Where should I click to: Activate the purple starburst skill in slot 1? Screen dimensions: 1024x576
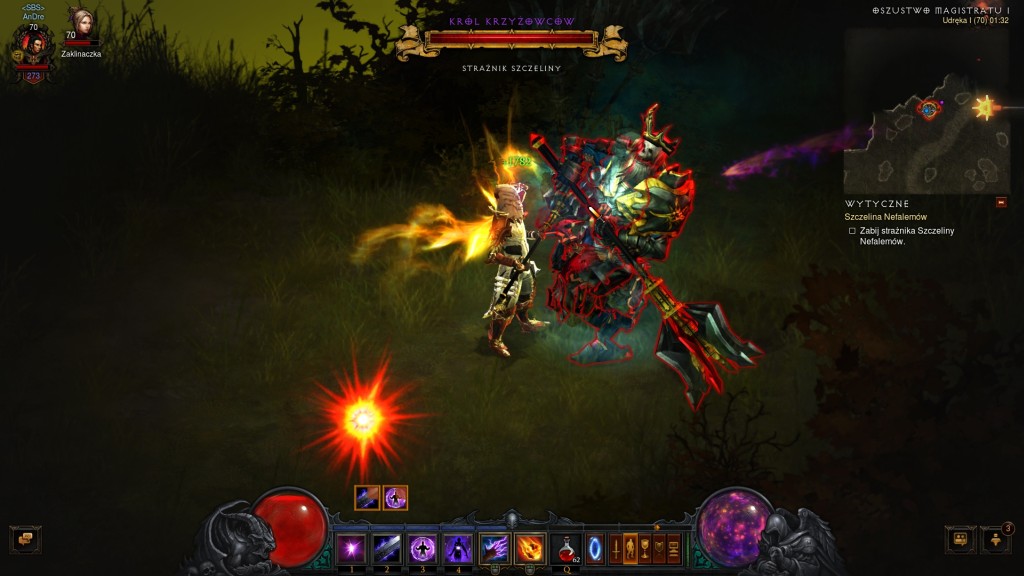(351, 549)
